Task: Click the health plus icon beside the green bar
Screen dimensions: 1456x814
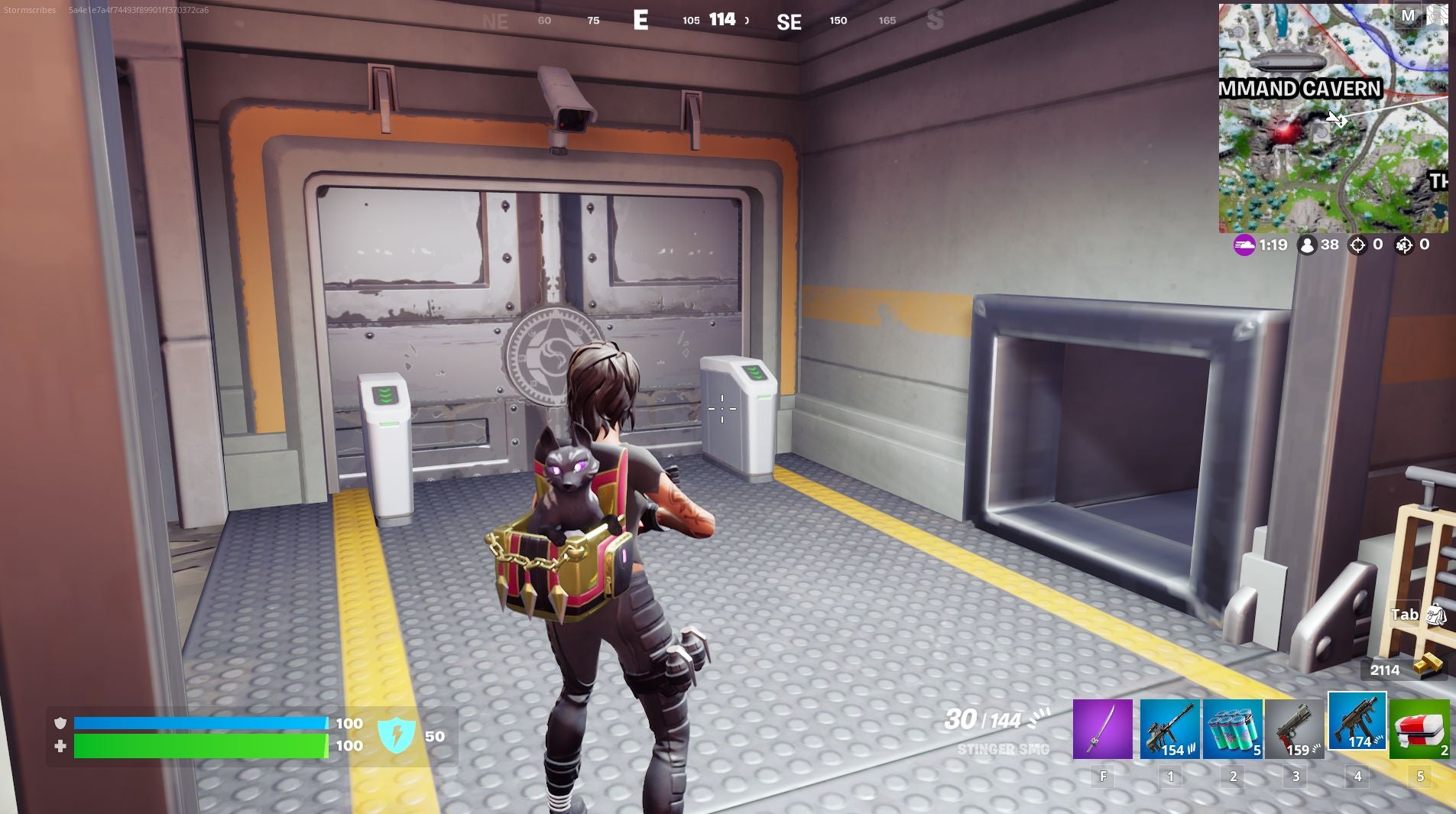Action: click(60, 745)
